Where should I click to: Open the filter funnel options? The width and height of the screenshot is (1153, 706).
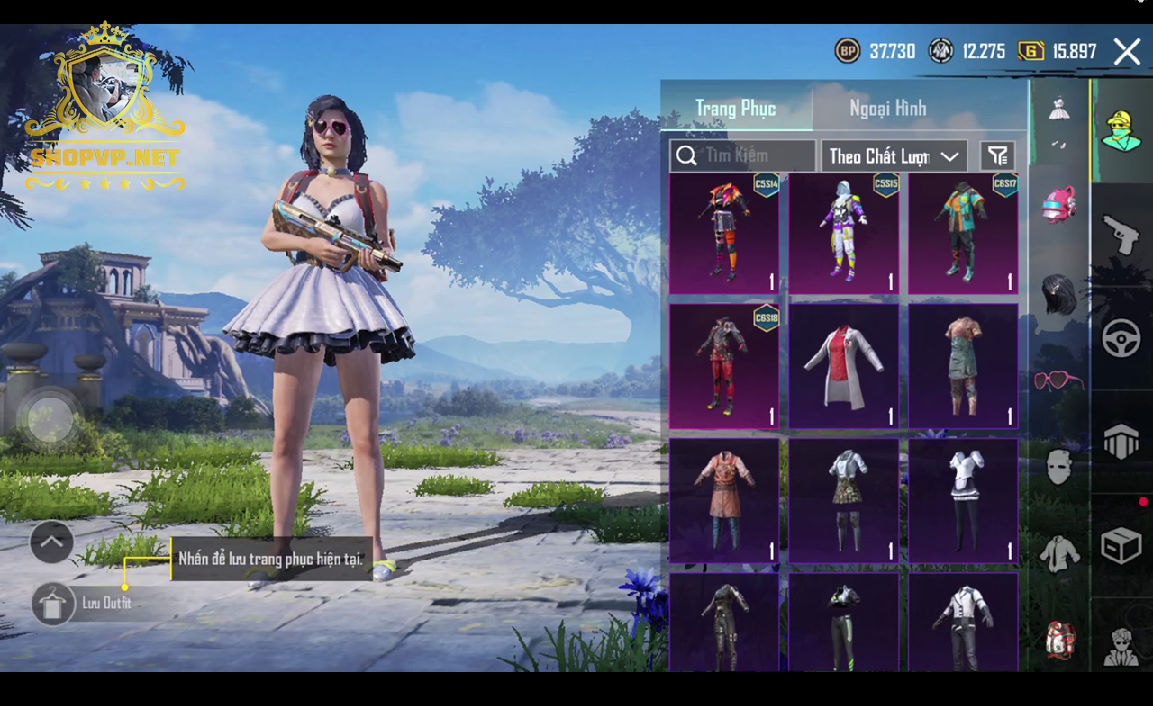coord(997,156)
